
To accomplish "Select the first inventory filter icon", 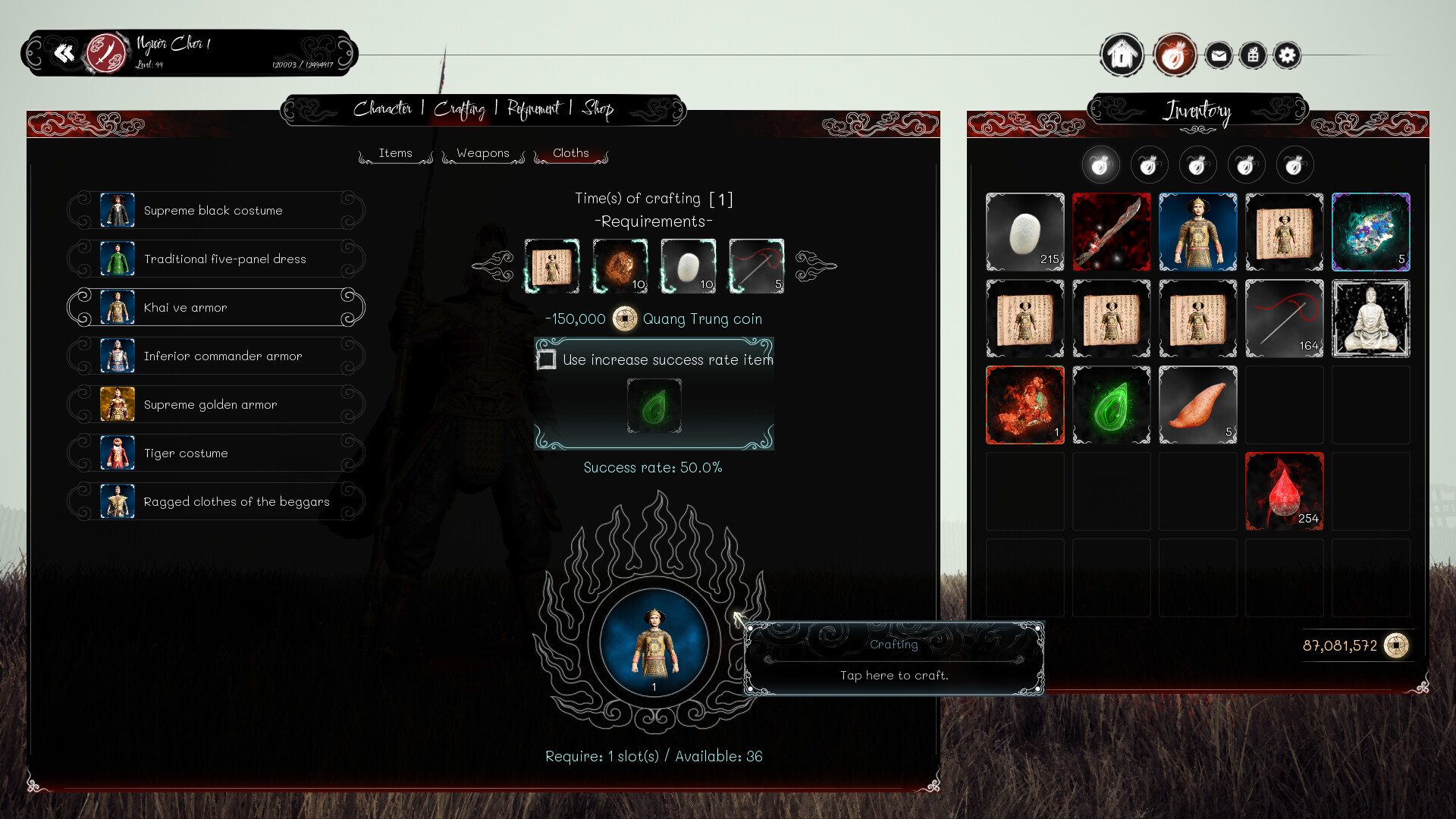I will (x=1101, y=165).
